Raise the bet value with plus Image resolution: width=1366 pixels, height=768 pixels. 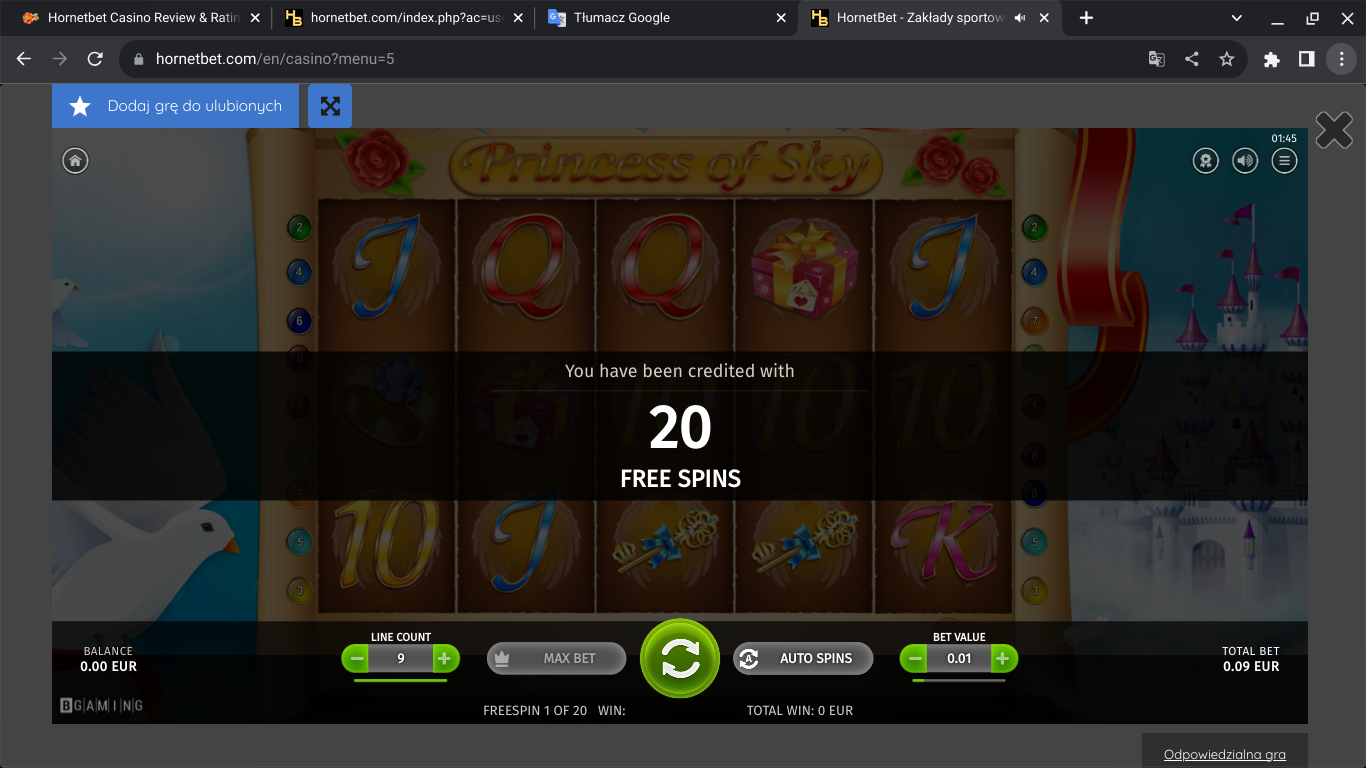point(1004,658)
